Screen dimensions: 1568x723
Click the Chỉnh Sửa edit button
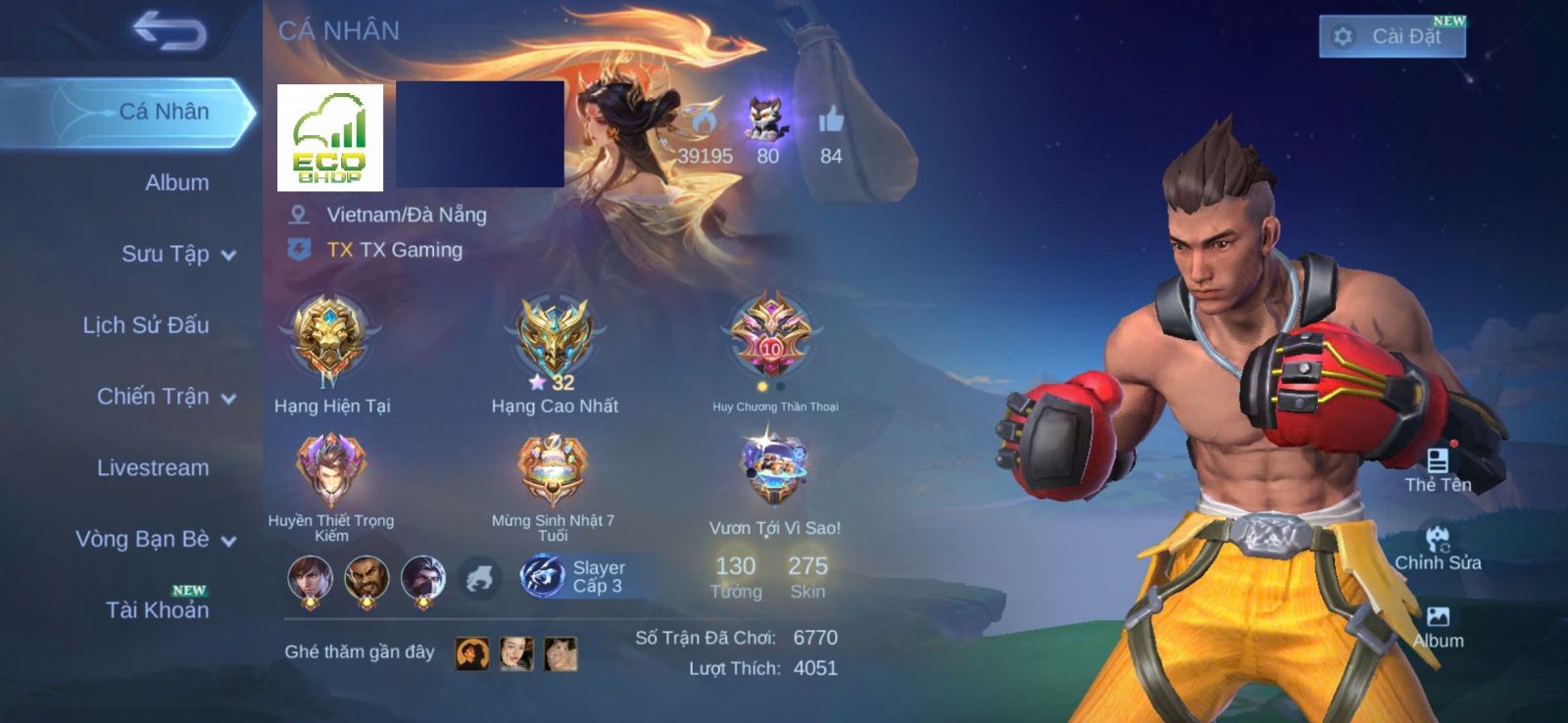pyautogui.click(x=1438, y=548)
